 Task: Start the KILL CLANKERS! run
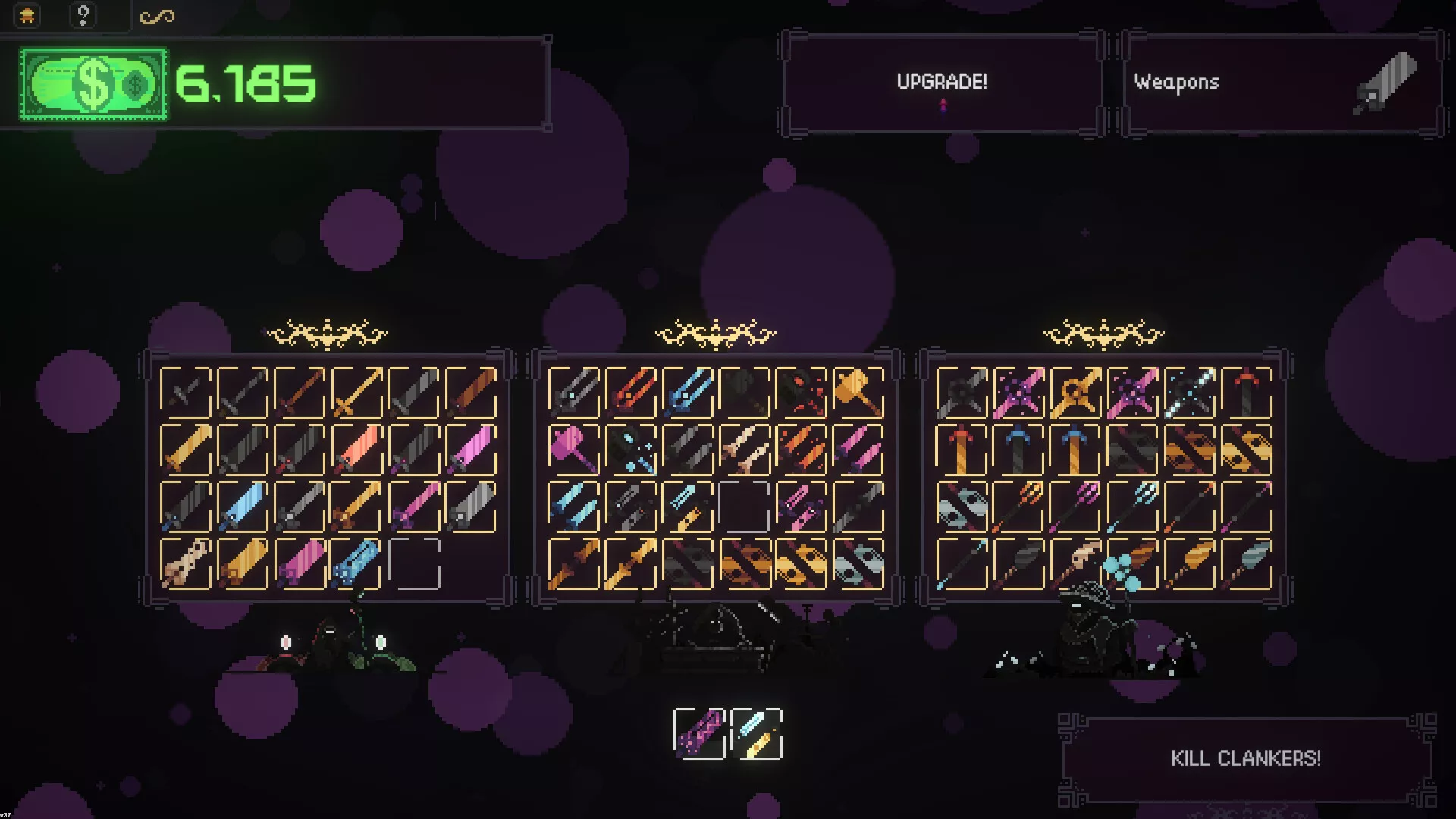(x=1245, y=758)
